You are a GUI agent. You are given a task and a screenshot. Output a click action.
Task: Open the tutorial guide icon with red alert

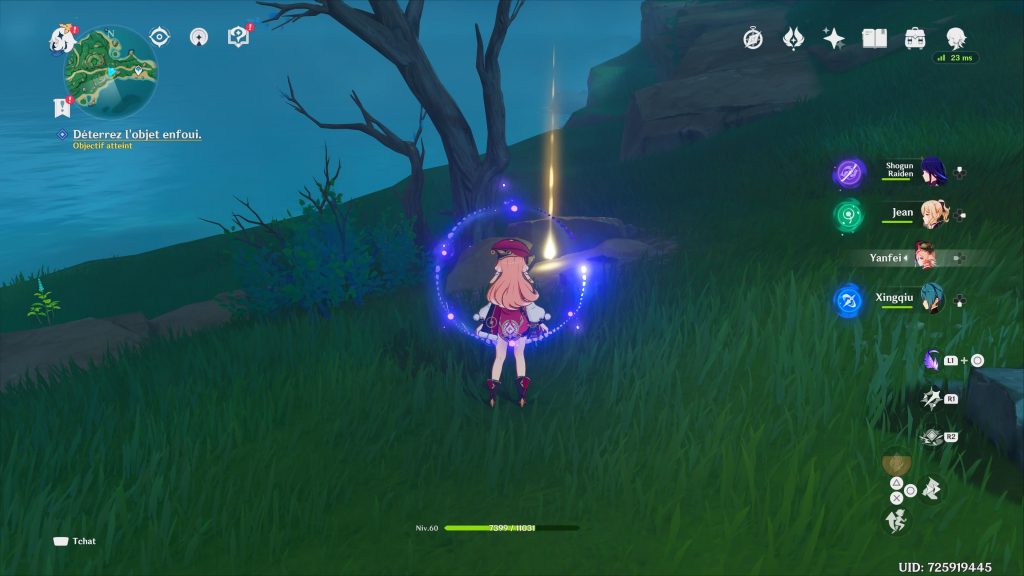tap(238, 38)
